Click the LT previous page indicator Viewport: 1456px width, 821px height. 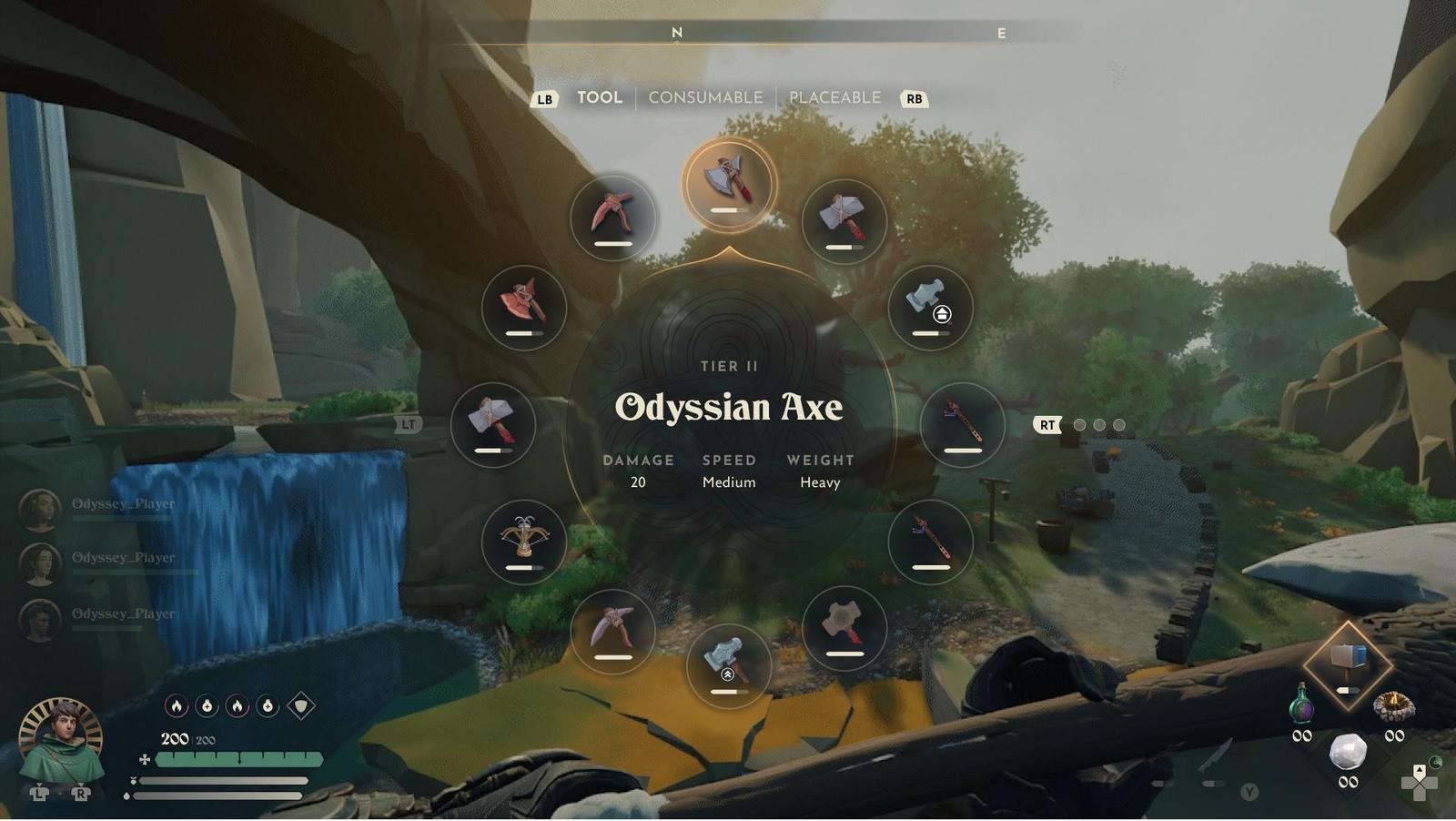pyautogui.click(x=408, y=423)
